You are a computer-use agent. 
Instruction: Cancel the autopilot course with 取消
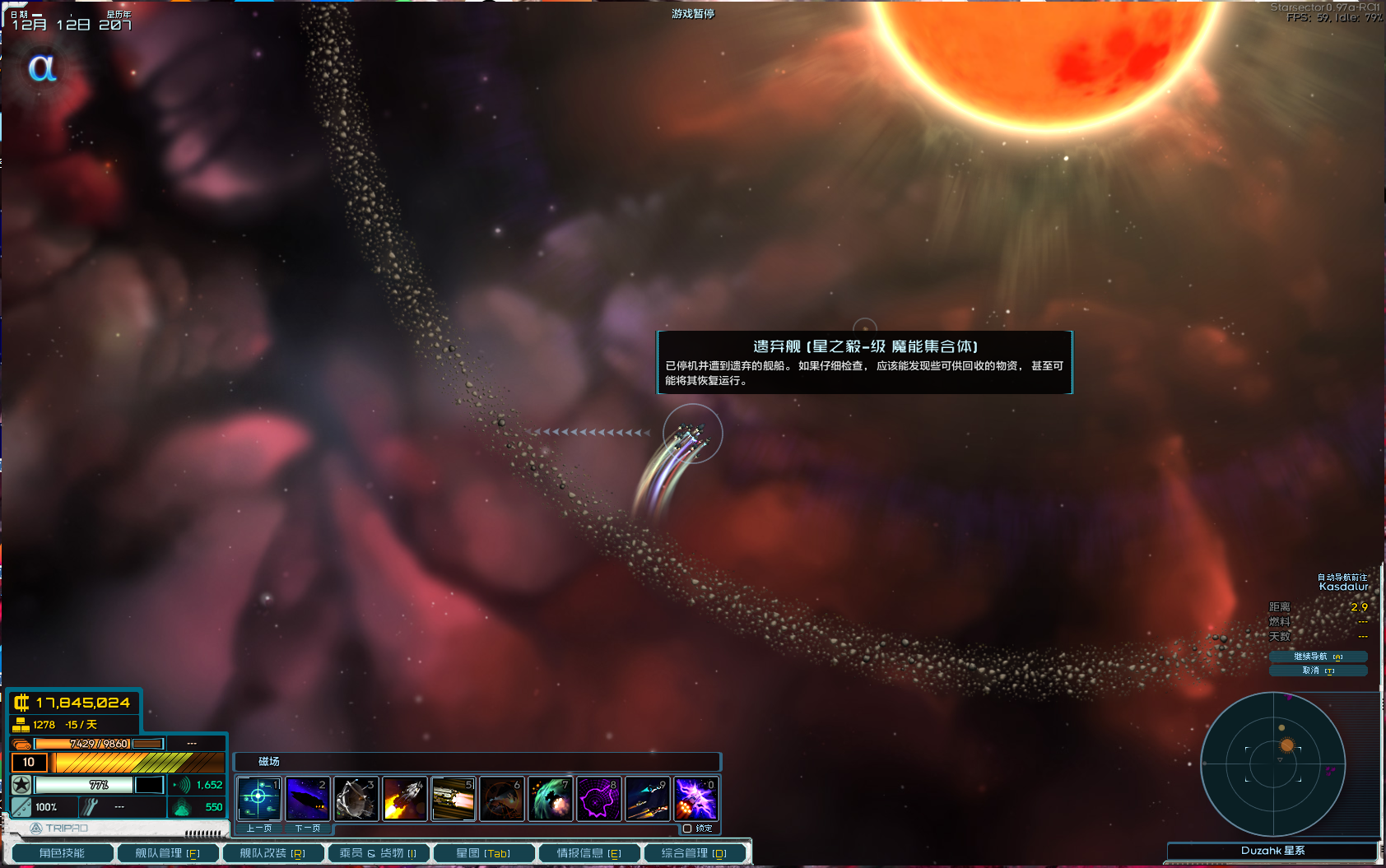(x=1318, y=671)
